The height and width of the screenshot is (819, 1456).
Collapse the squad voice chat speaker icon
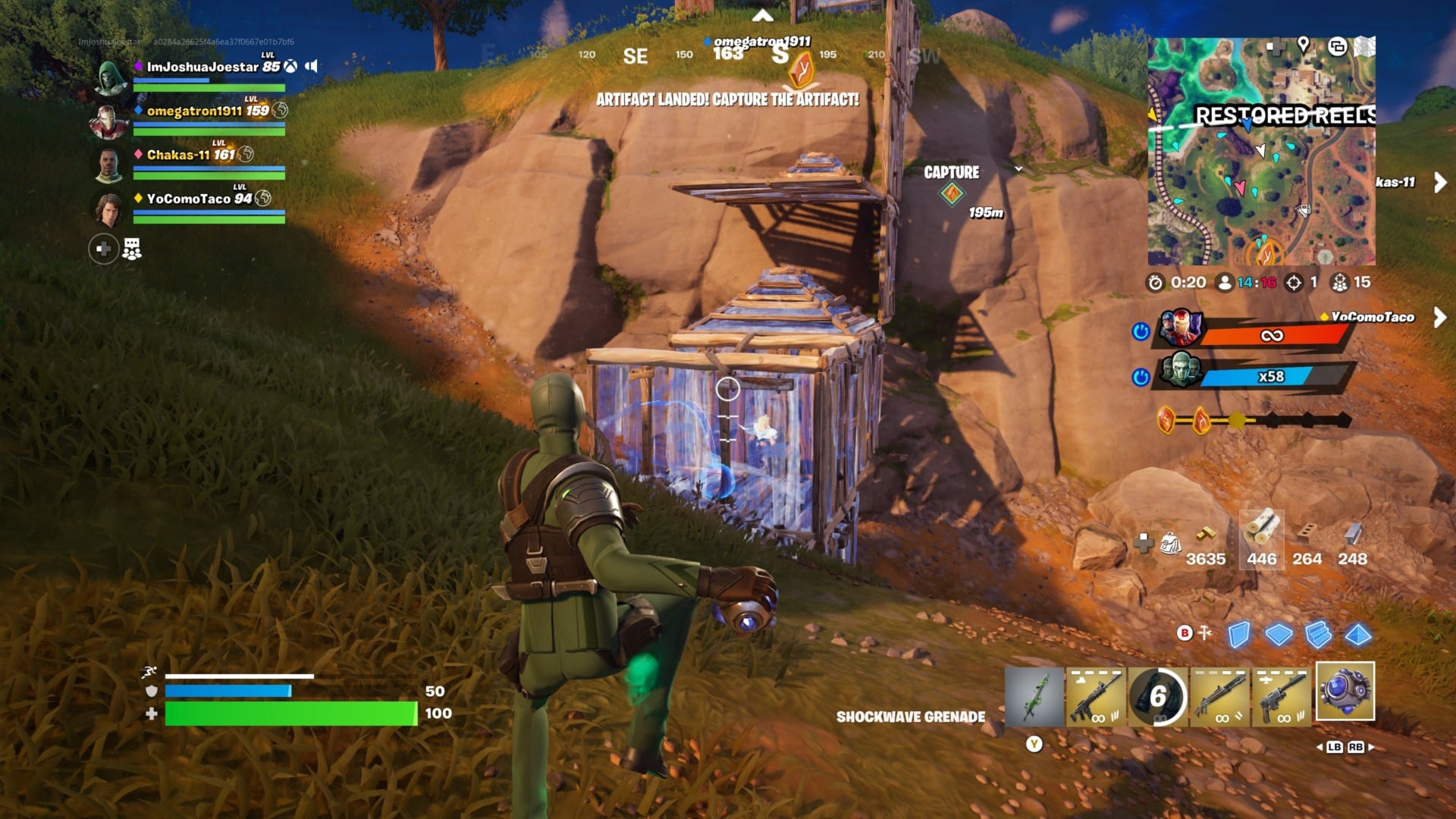pyautogui.click(x=311, y=65)
